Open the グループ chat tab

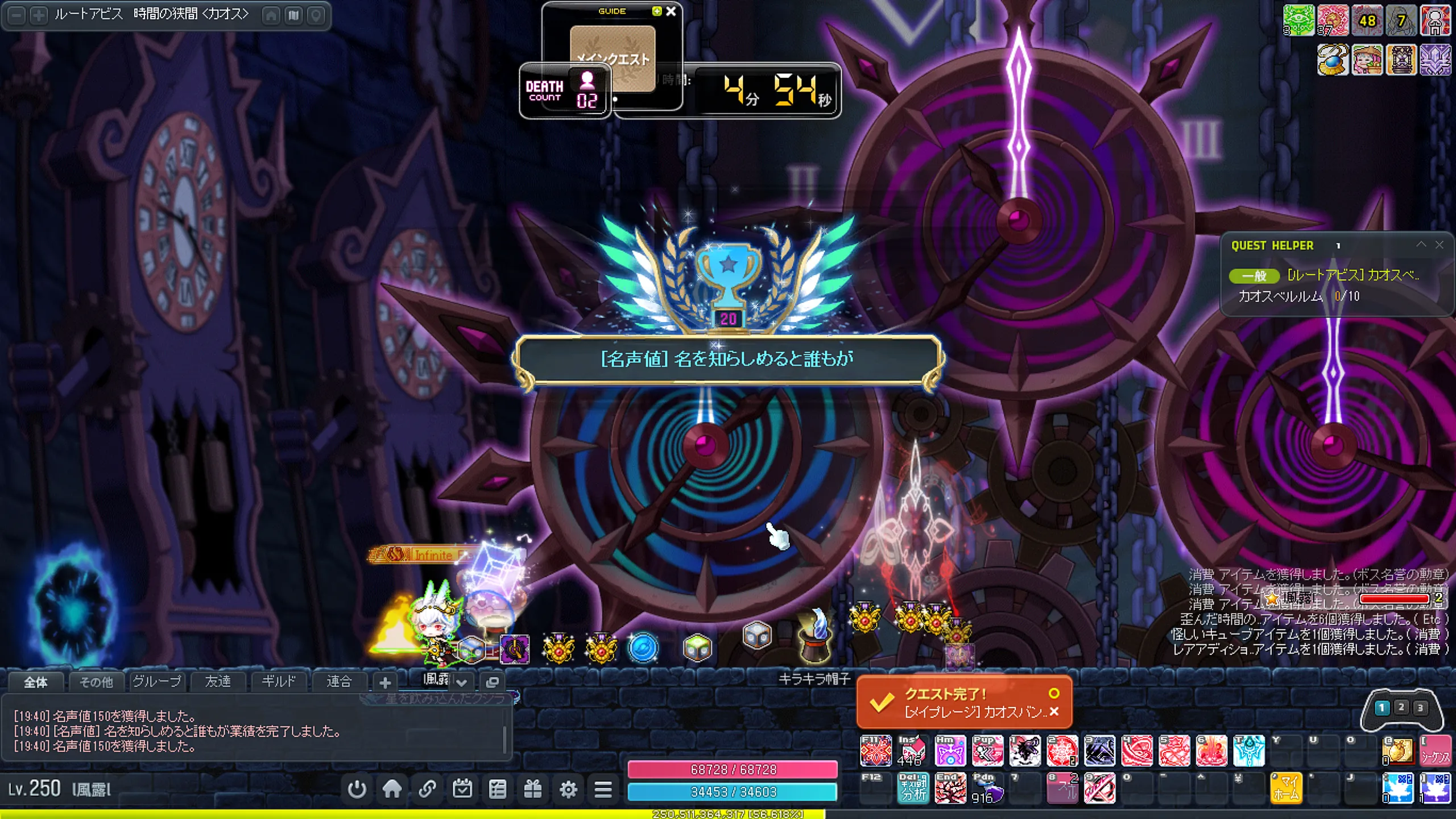[157, 681]
